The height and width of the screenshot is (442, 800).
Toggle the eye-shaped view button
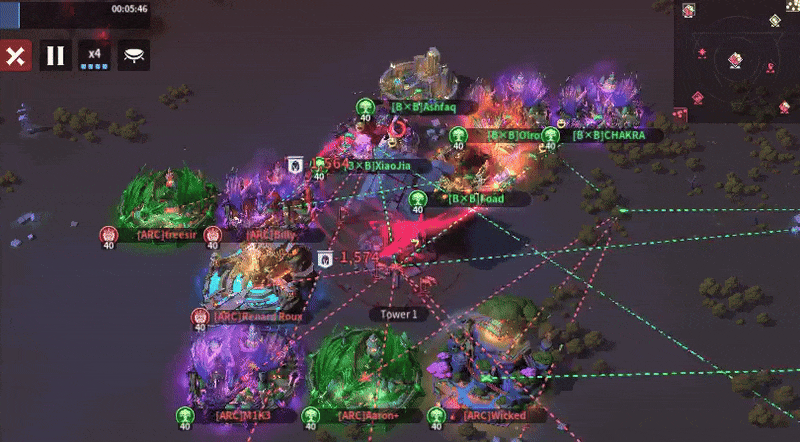(133, 55)
